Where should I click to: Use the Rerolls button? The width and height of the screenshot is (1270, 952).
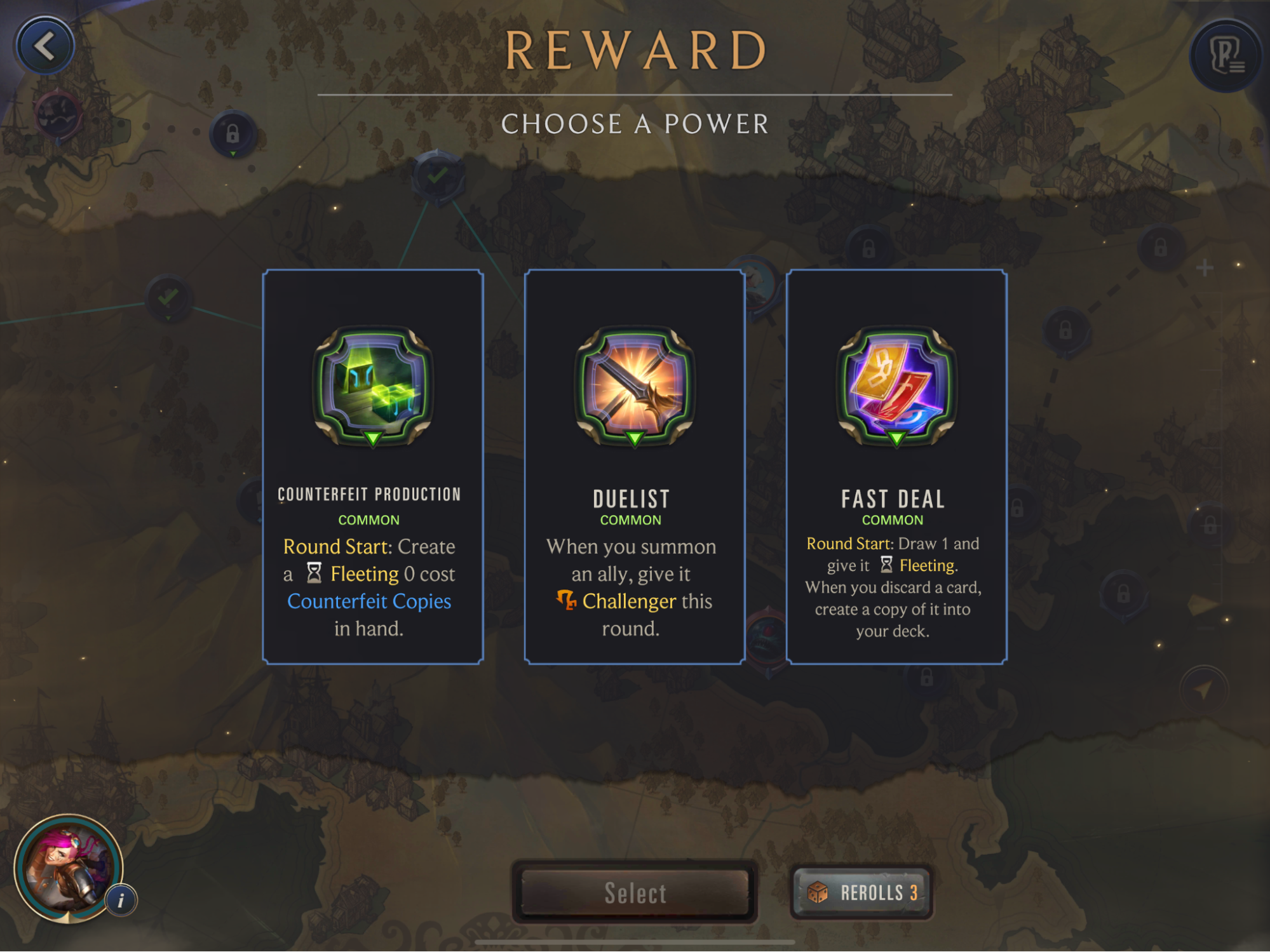[x=862, y=892]
